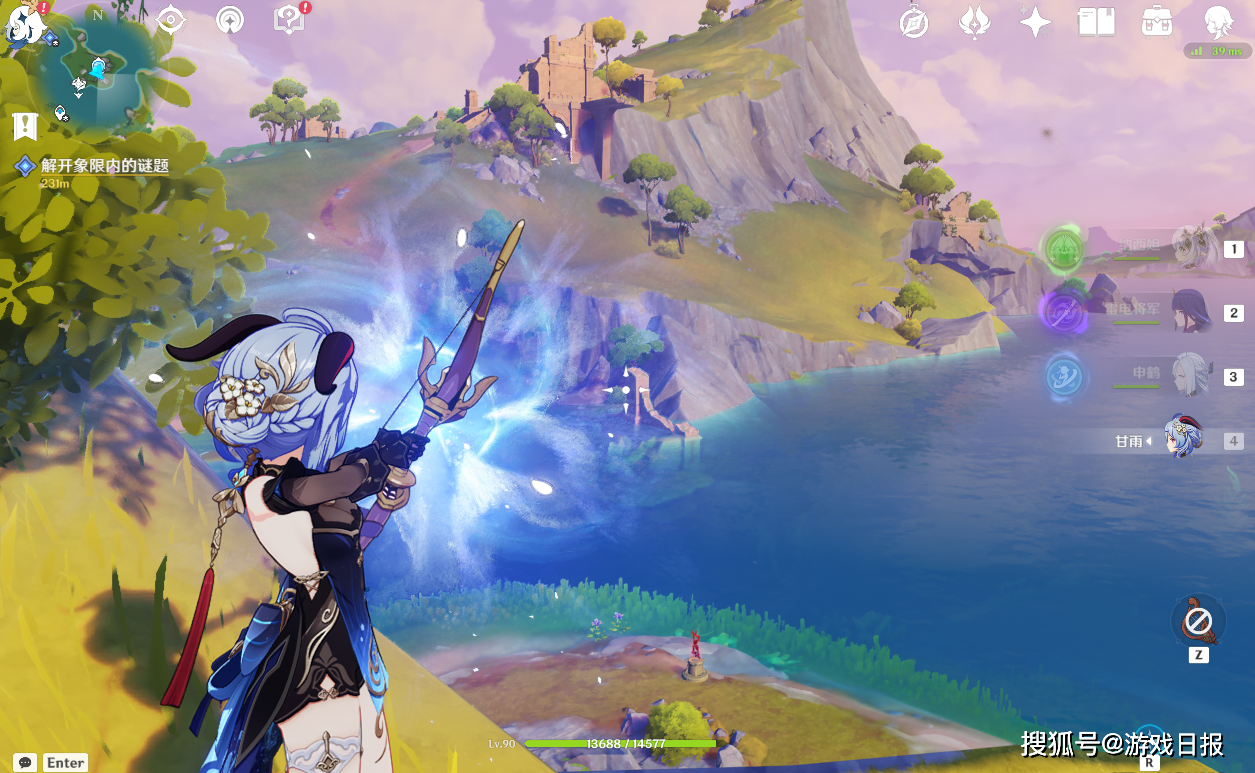This screenshot has width=1255, height=773.
Task: Open the character screen icon
Action: (x=1218, y=22)
